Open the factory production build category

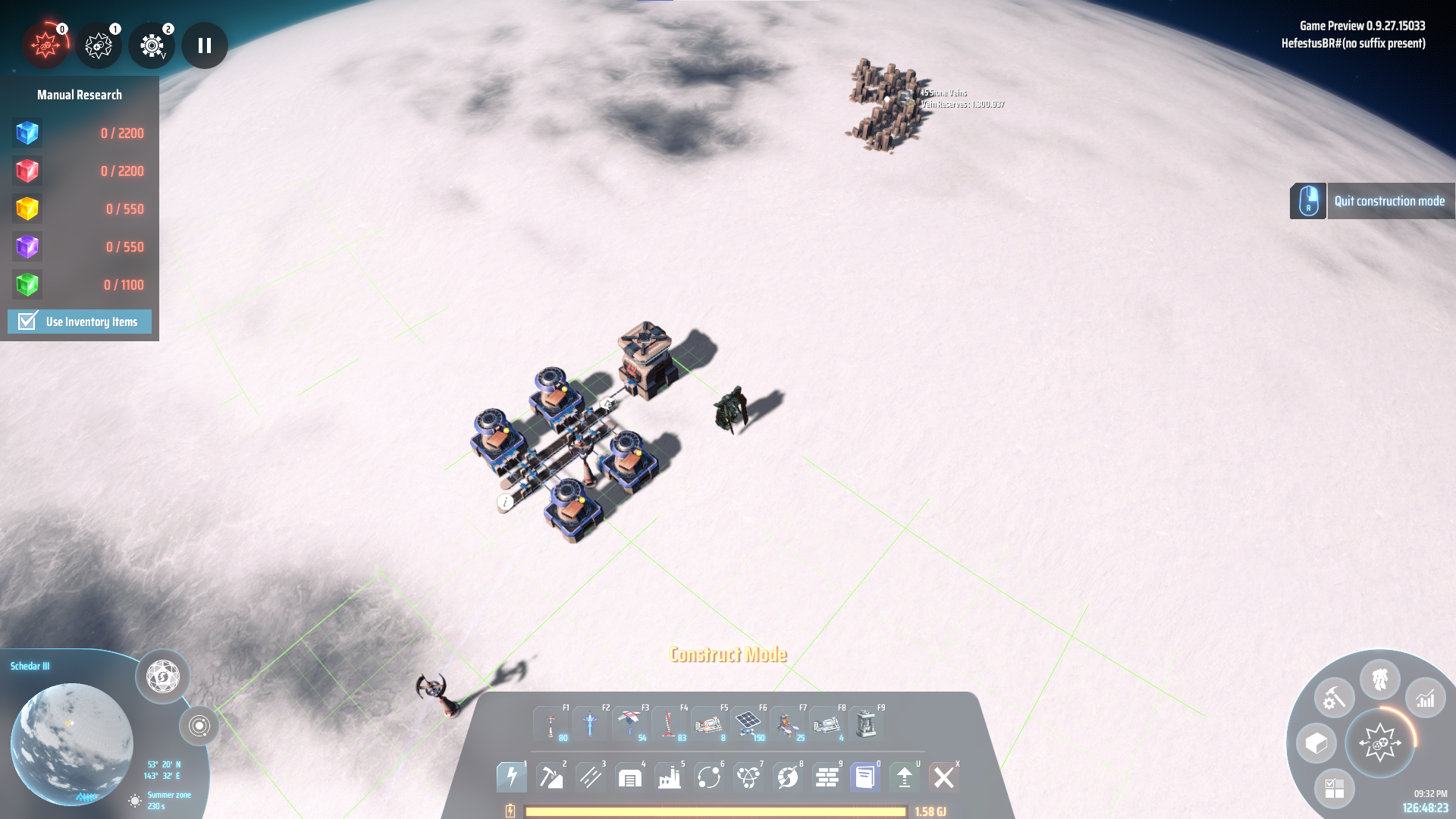[x=670, y=777]
